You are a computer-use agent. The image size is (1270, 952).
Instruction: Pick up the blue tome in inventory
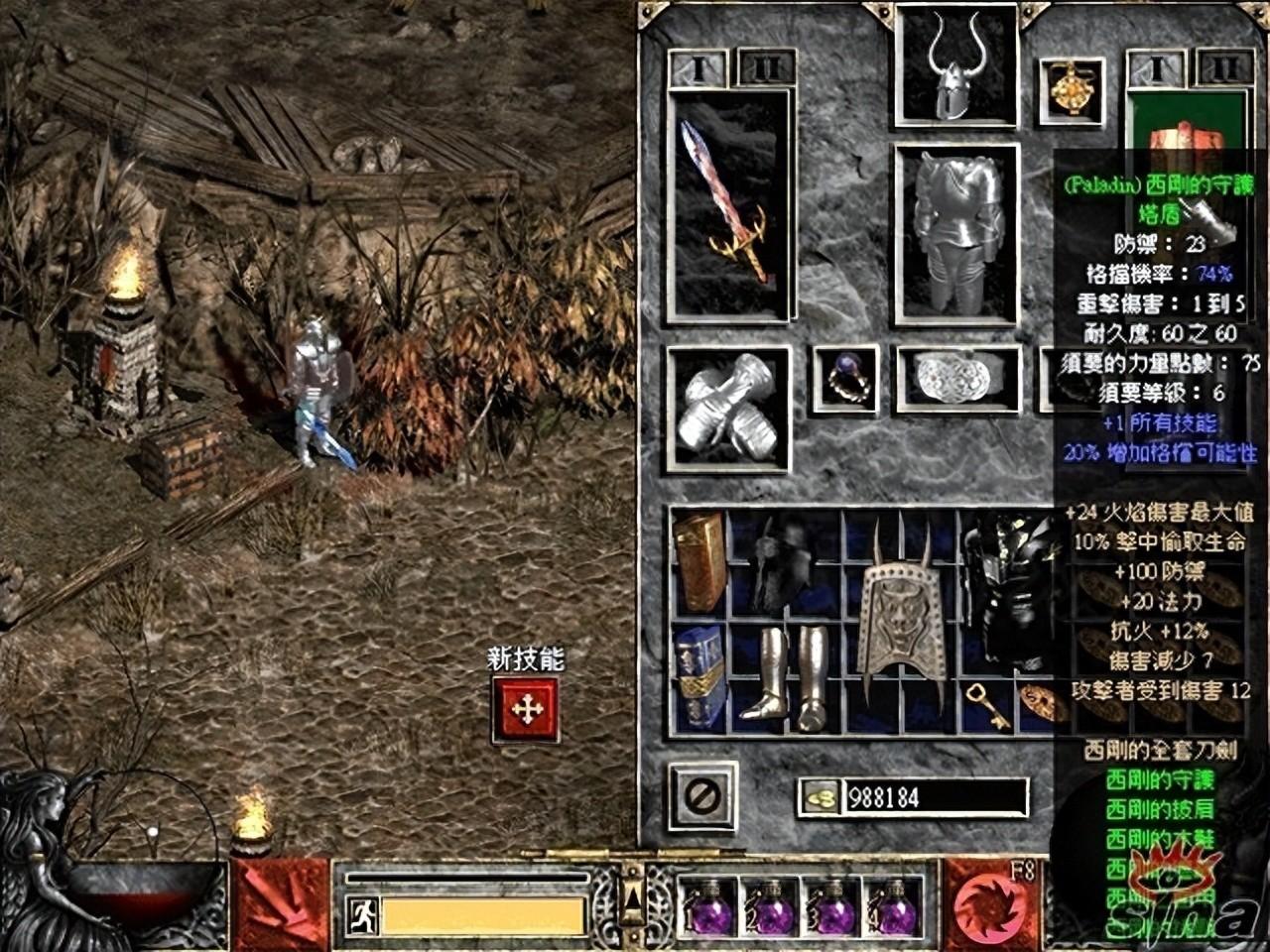pos(699,677)
